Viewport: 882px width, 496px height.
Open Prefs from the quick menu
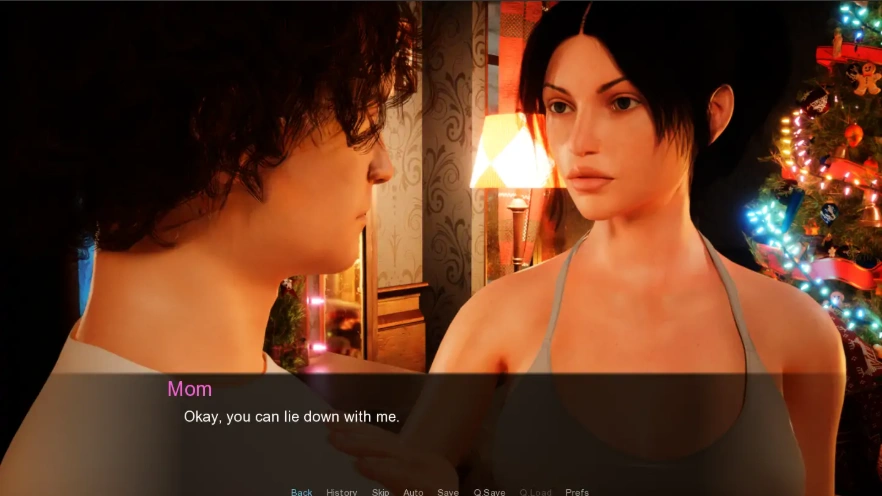coord(577,492)
